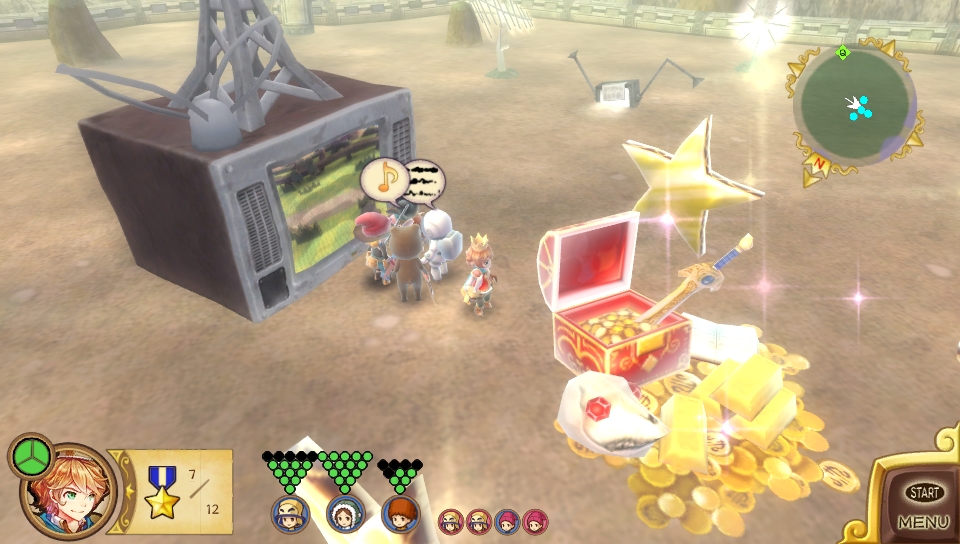
Task: Open the START MENU button
Action: 923,505
